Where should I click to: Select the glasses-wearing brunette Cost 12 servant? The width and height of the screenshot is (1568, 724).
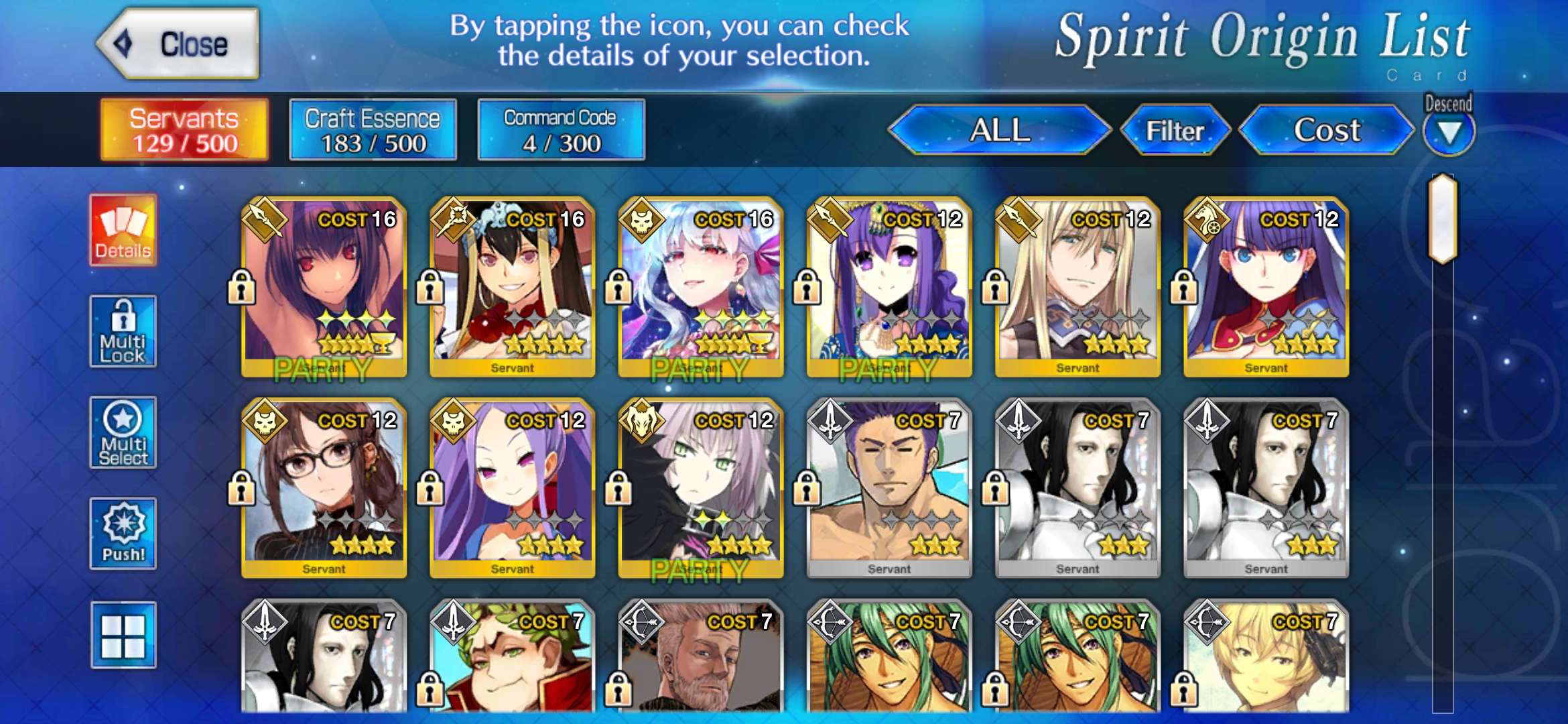click(324, 486)
